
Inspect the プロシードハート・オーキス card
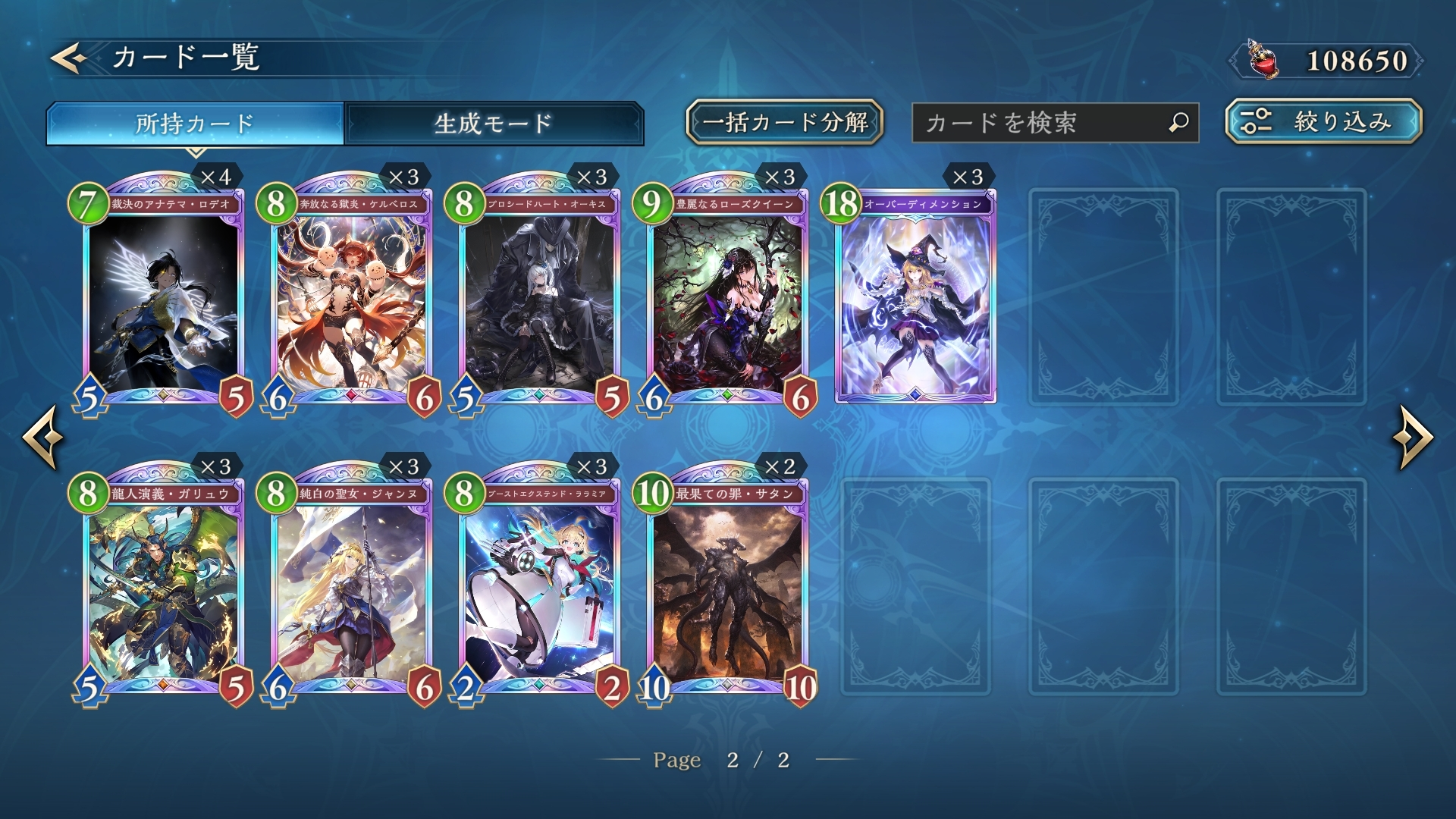(539, 300)
